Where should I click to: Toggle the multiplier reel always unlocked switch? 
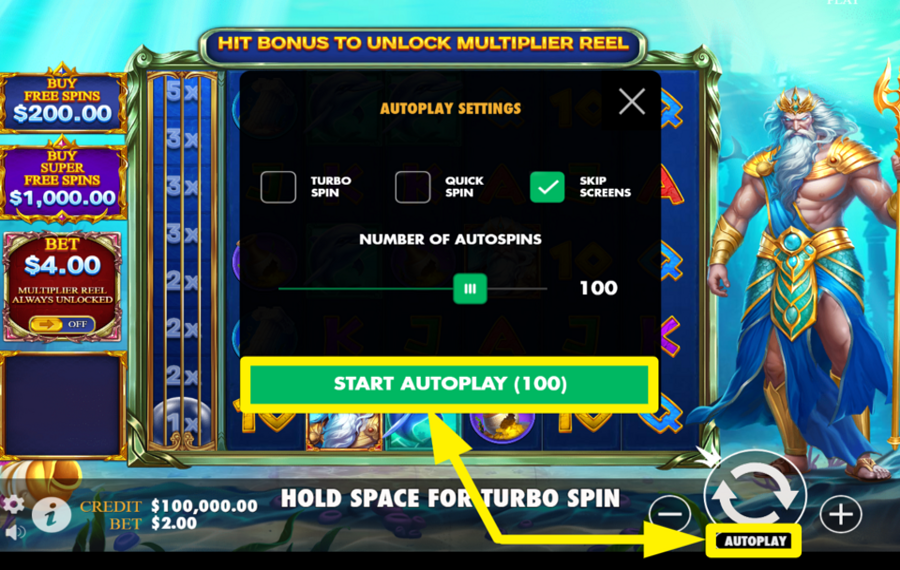tap(62, 324)
